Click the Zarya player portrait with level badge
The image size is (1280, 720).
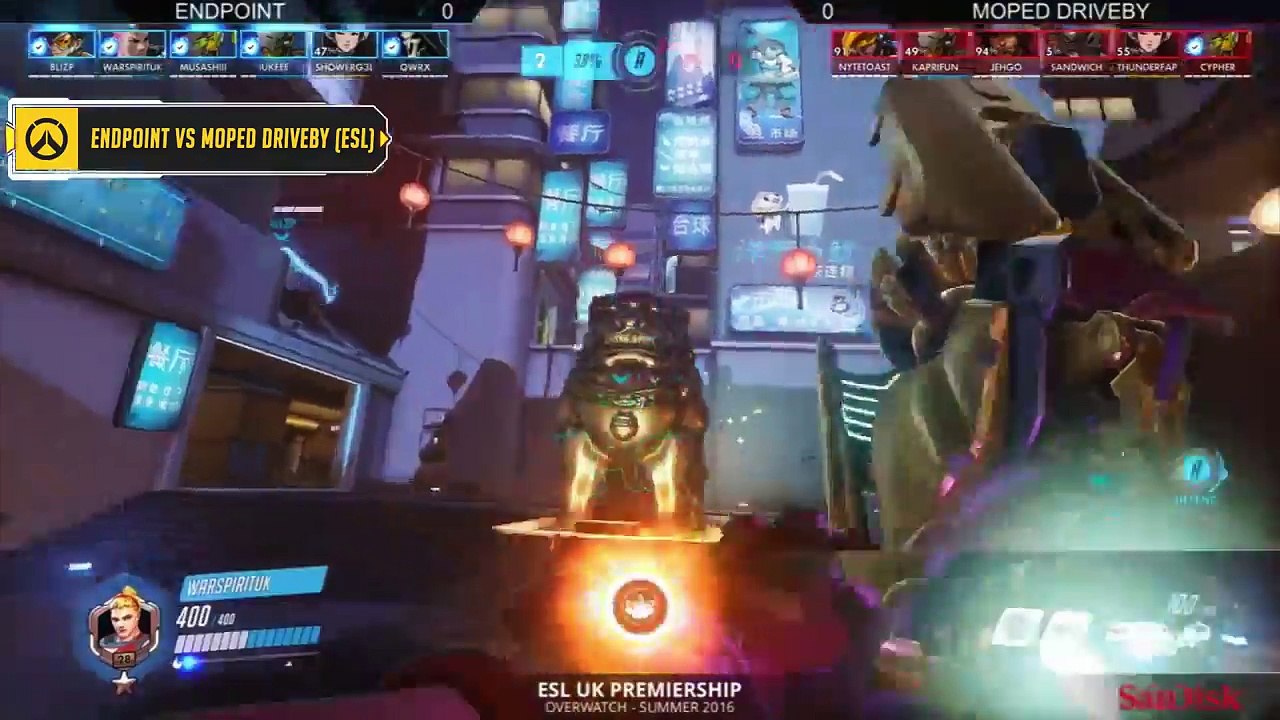pos(124,627)
